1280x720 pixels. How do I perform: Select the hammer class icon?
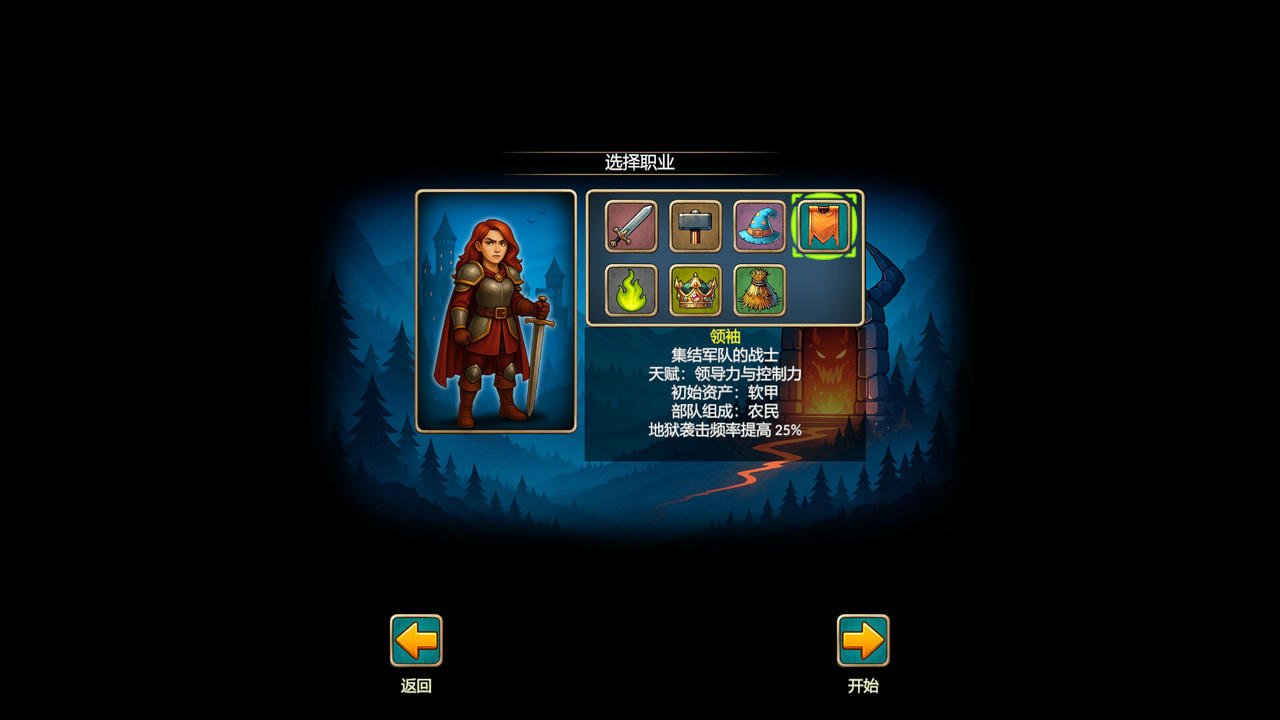[694, 227]
